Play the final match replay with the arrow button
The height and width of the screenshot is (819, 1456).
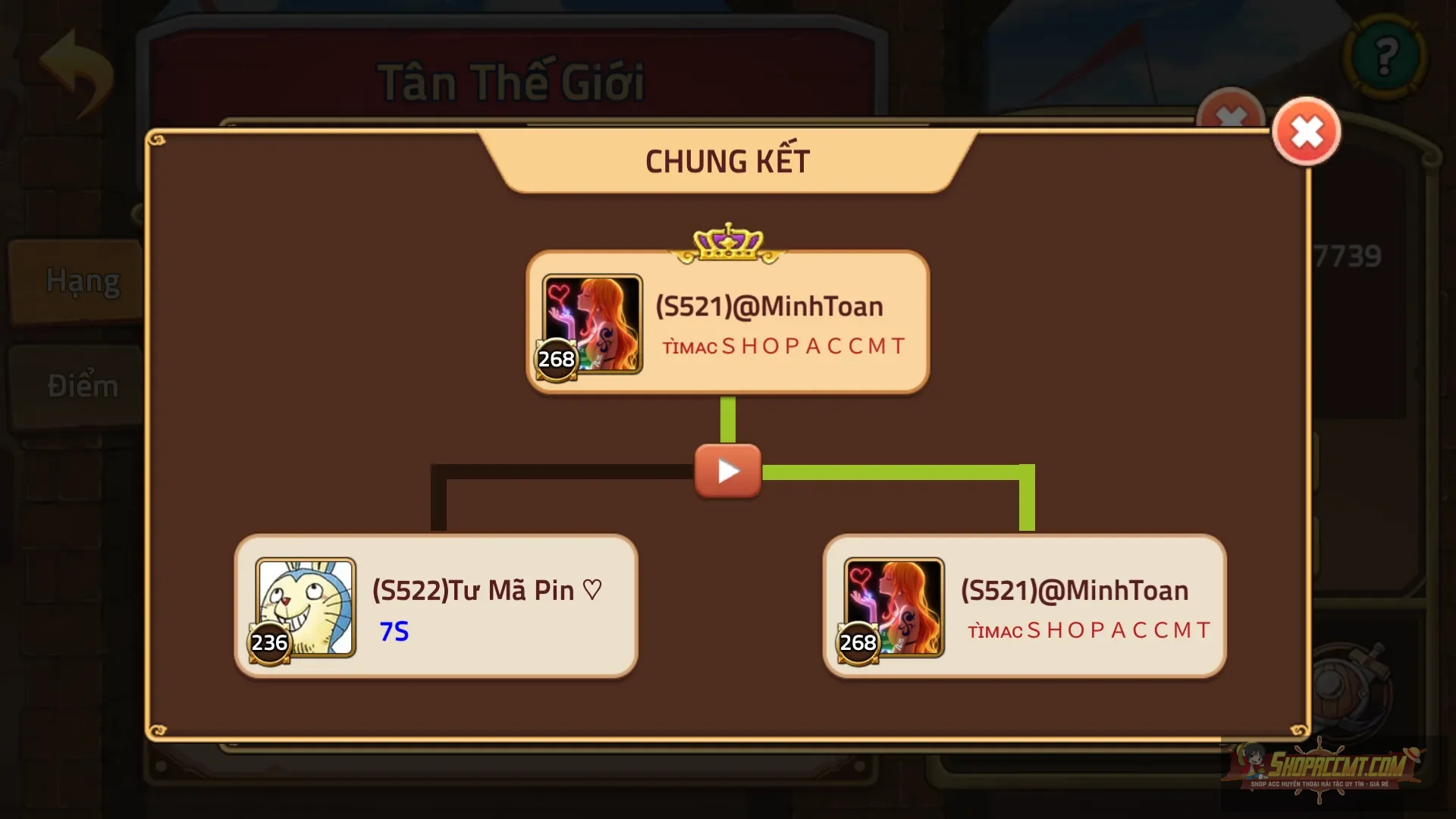(726, 472)
